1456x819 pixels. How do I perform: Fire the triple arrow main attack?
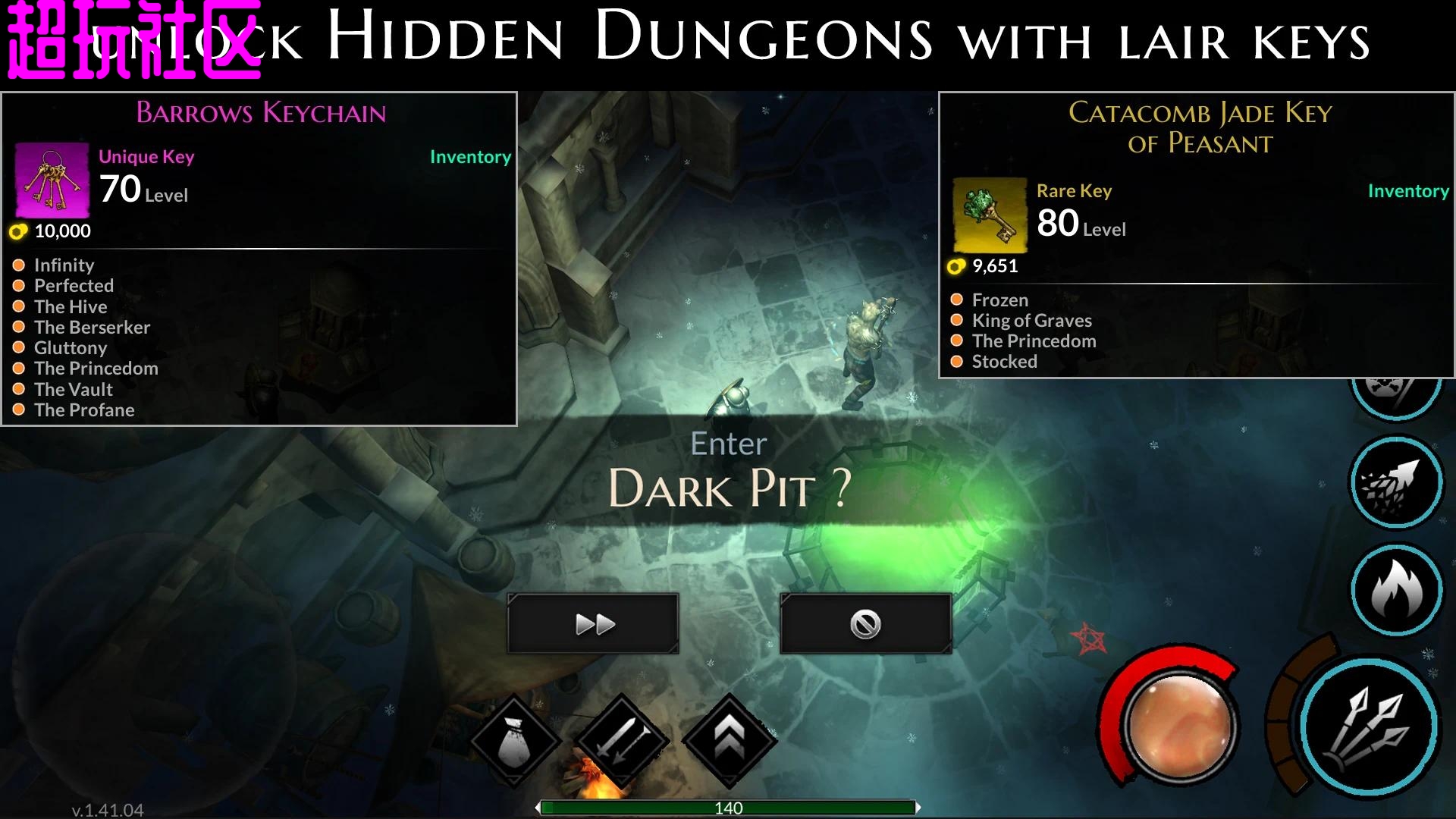pos(1370,727)
